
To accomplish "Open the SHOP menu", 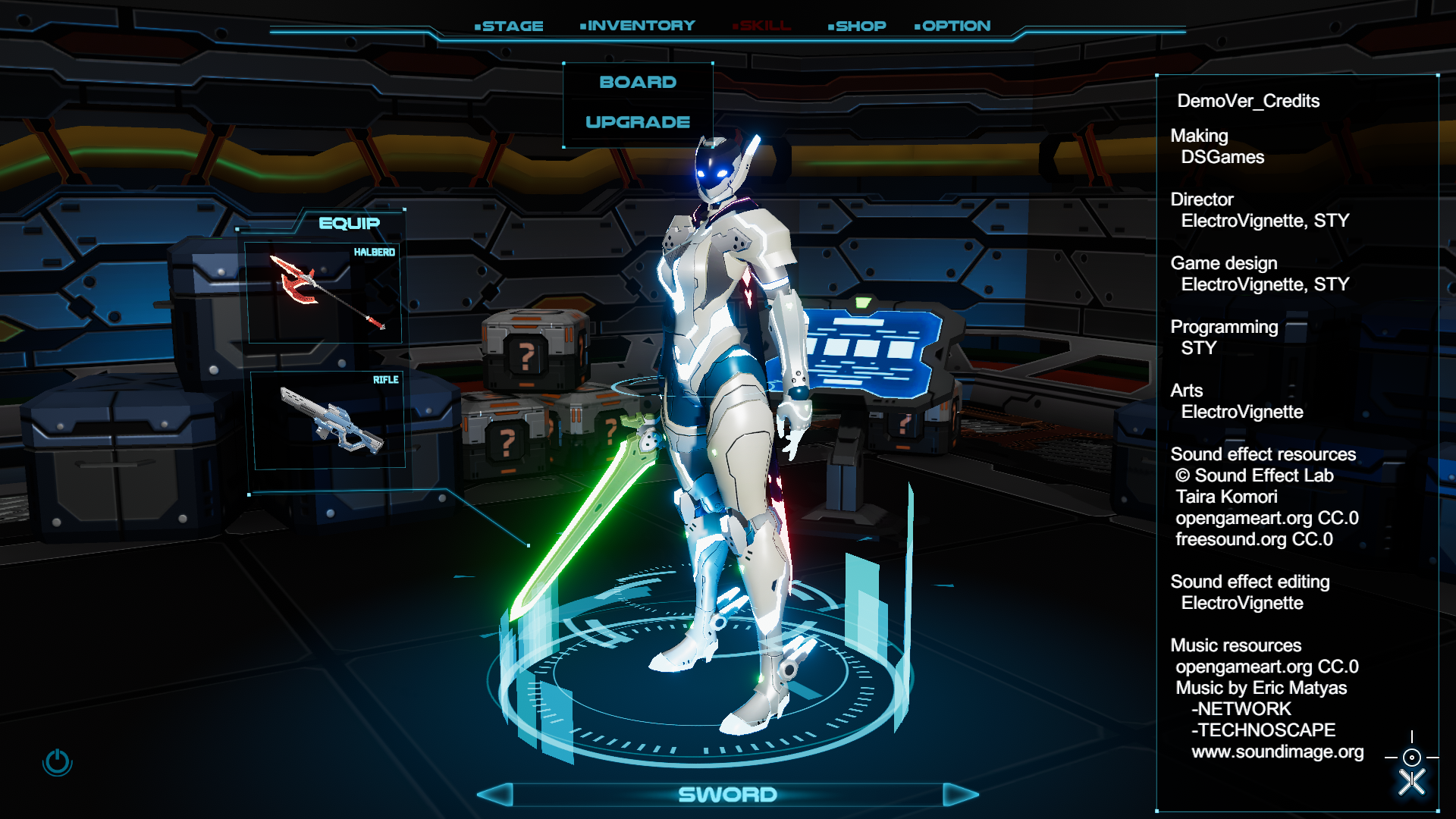I will [x=858, y=26].
